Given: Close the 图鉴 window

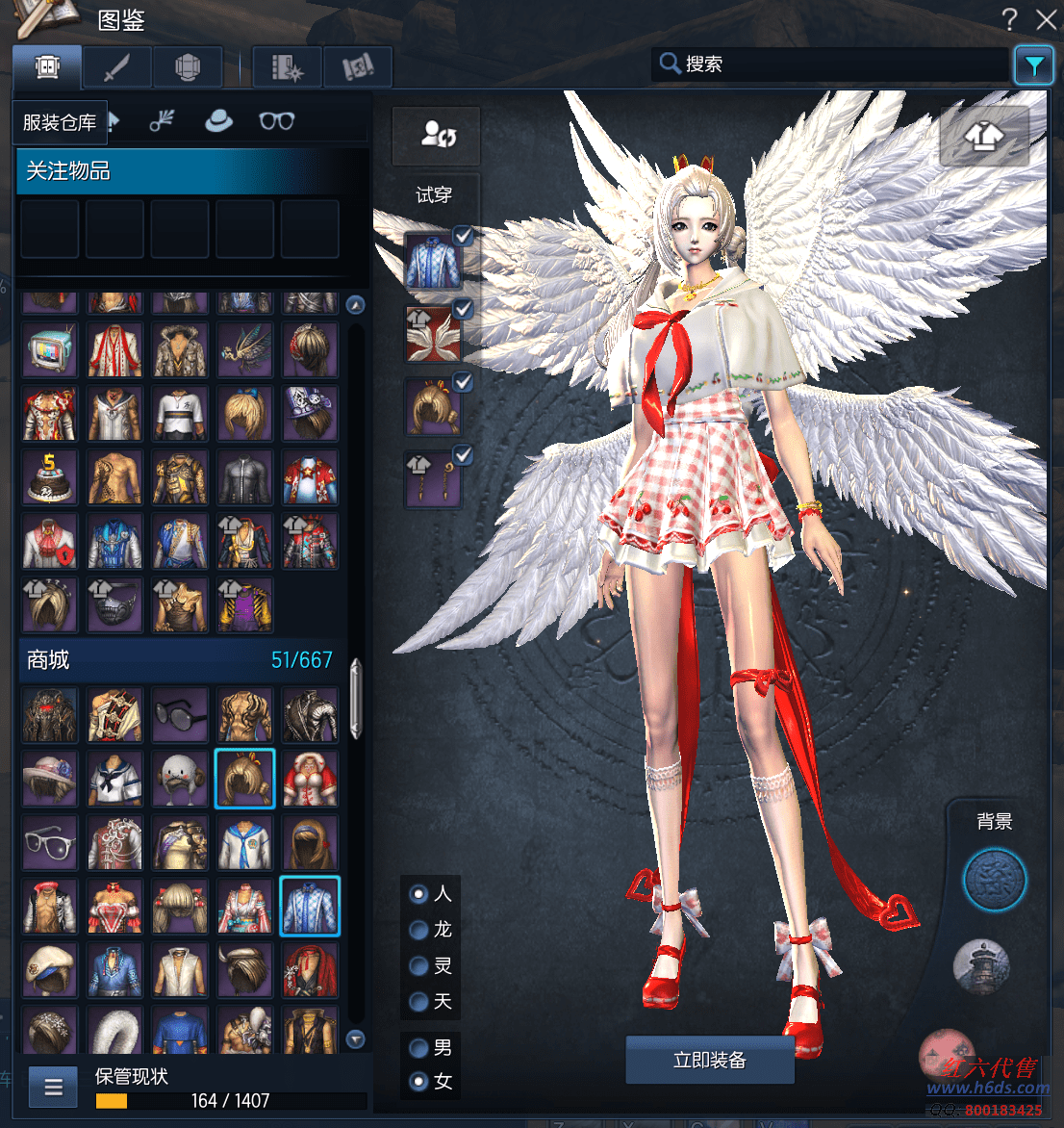Looking at the screenshot, I should click(1046, 19).
